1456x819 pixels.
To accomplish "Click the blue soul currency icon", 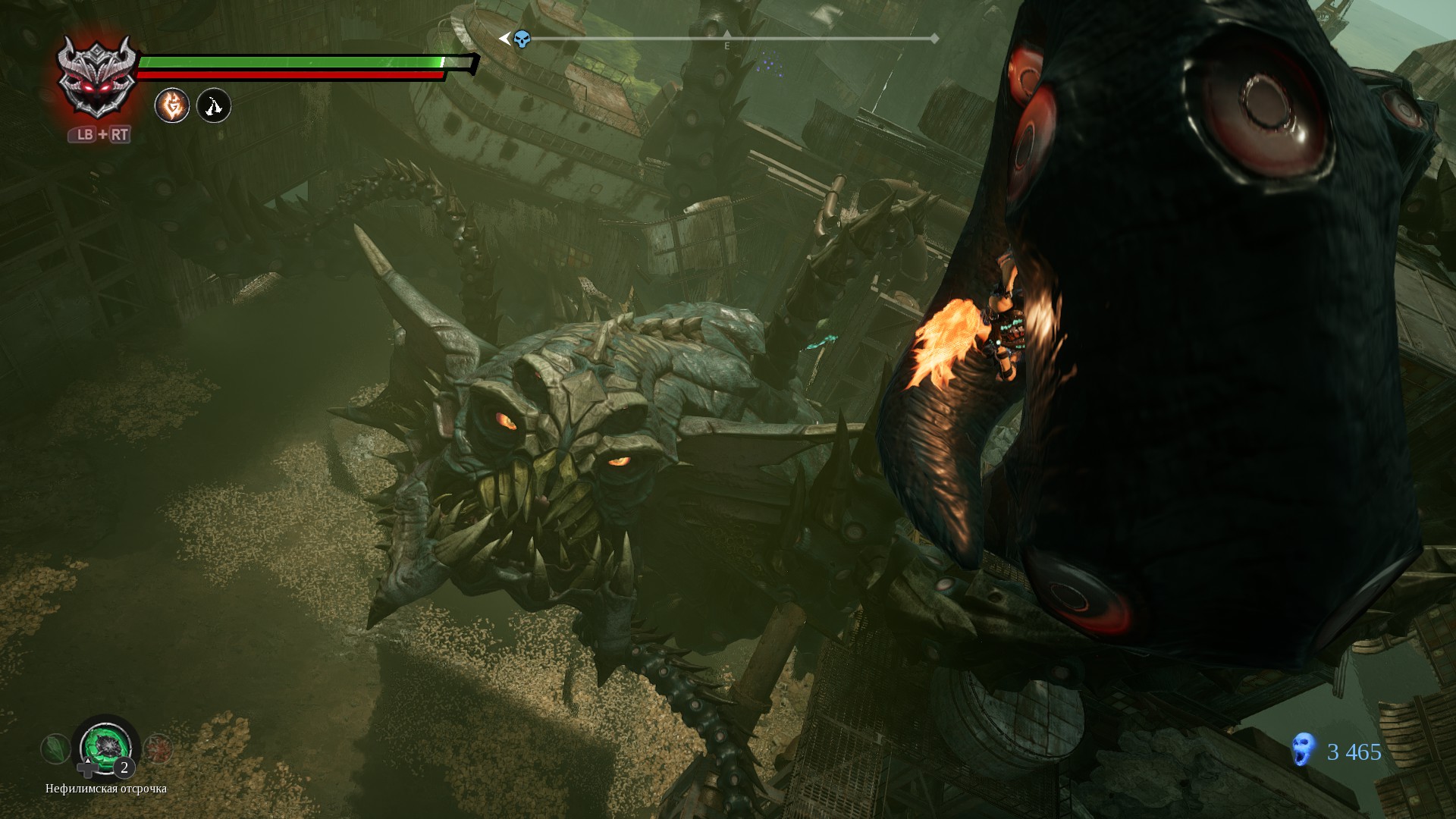I will 1303,750.
